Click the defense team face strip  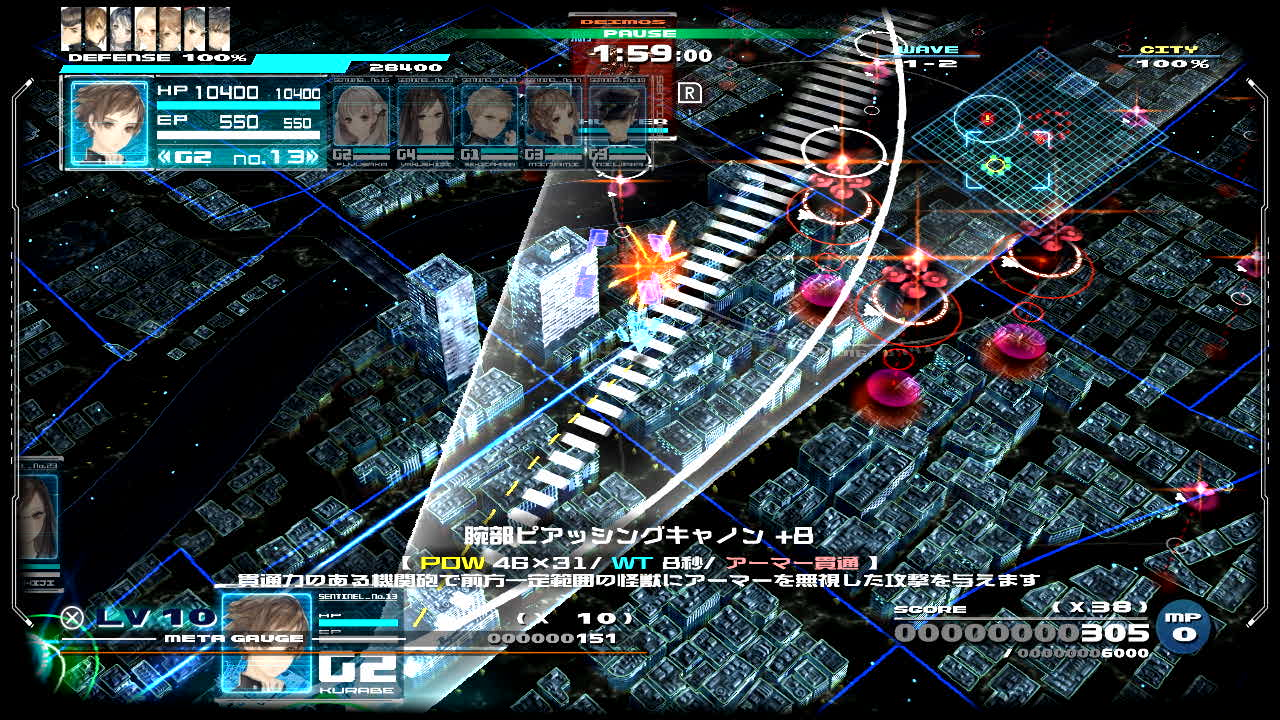[x=146, y=28]
